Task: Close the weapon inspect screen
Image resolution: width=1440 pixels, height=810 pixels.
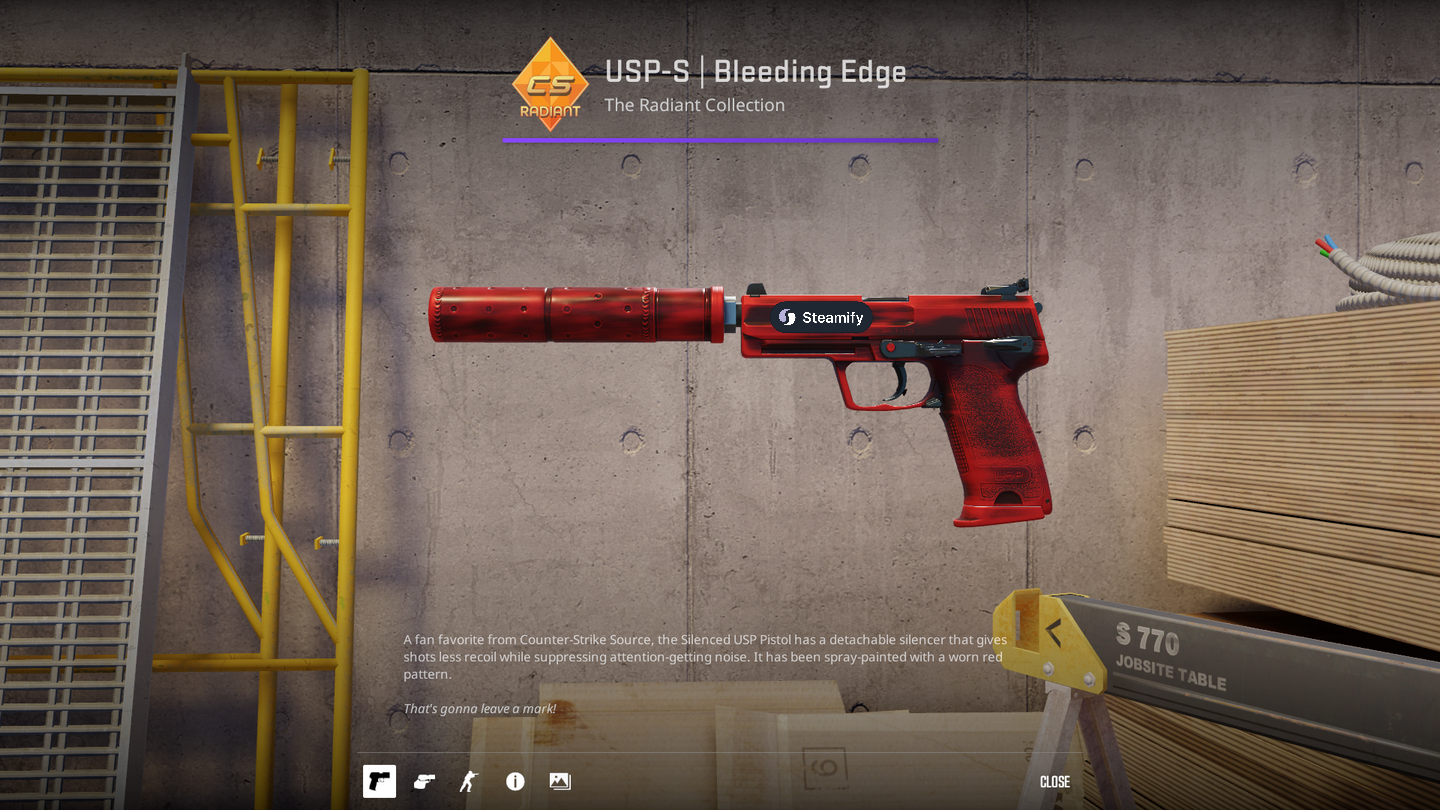Action: [1054, 782]
